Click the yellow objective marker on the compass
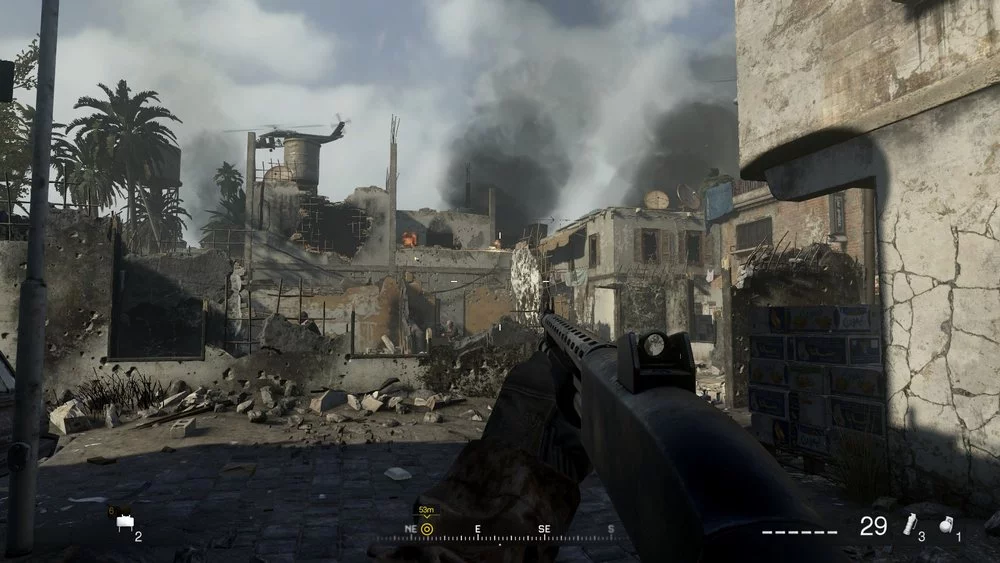 427,529
